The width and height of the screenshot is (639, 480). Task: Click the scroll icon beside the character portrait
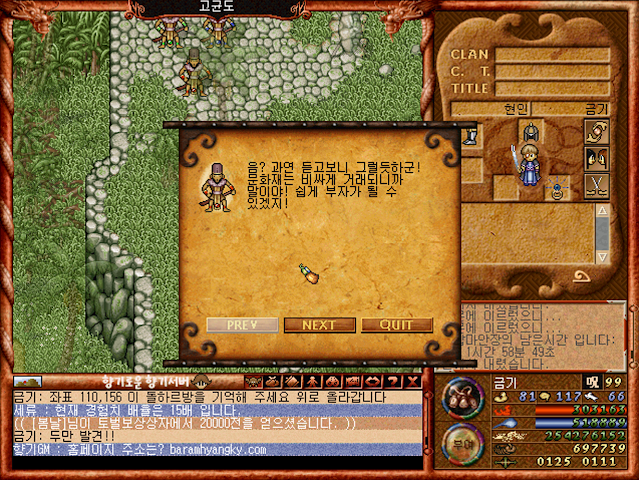pyautogui.click(x=596, y=132)
